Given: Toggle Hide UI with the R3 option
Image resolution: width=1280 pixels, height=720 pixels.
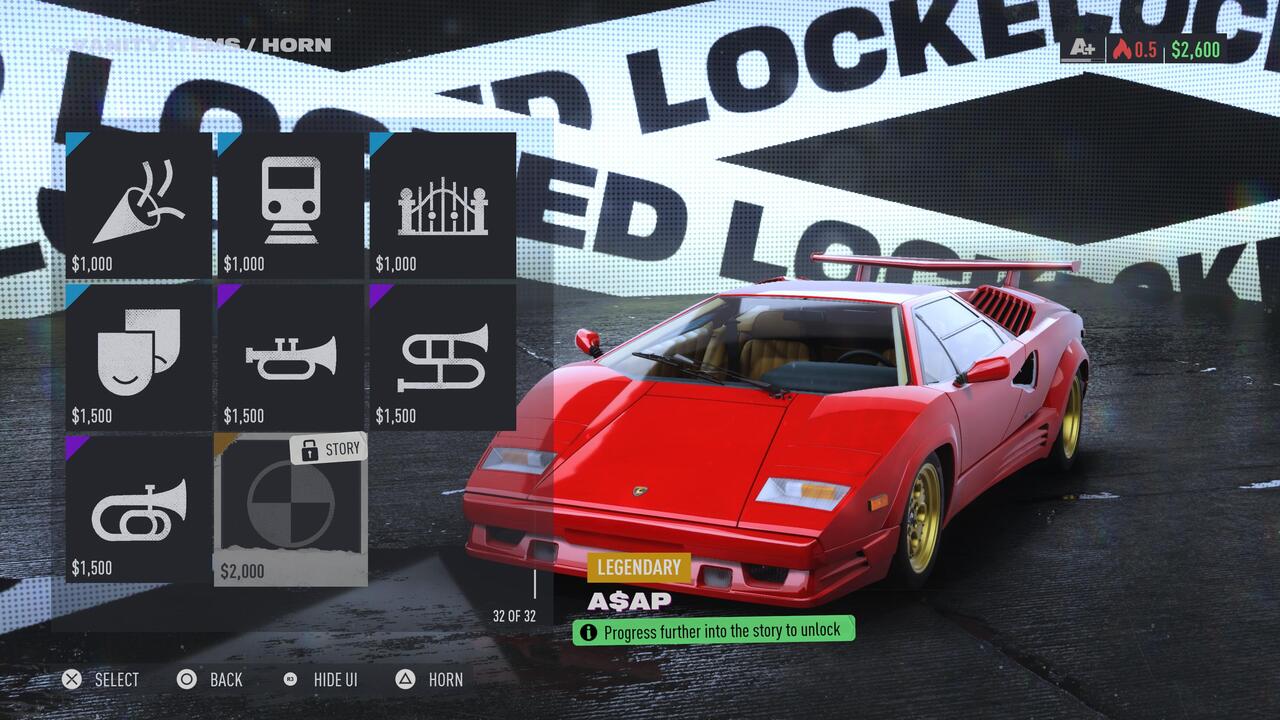Looking at the screenshot, I should (x=320, y=680).
